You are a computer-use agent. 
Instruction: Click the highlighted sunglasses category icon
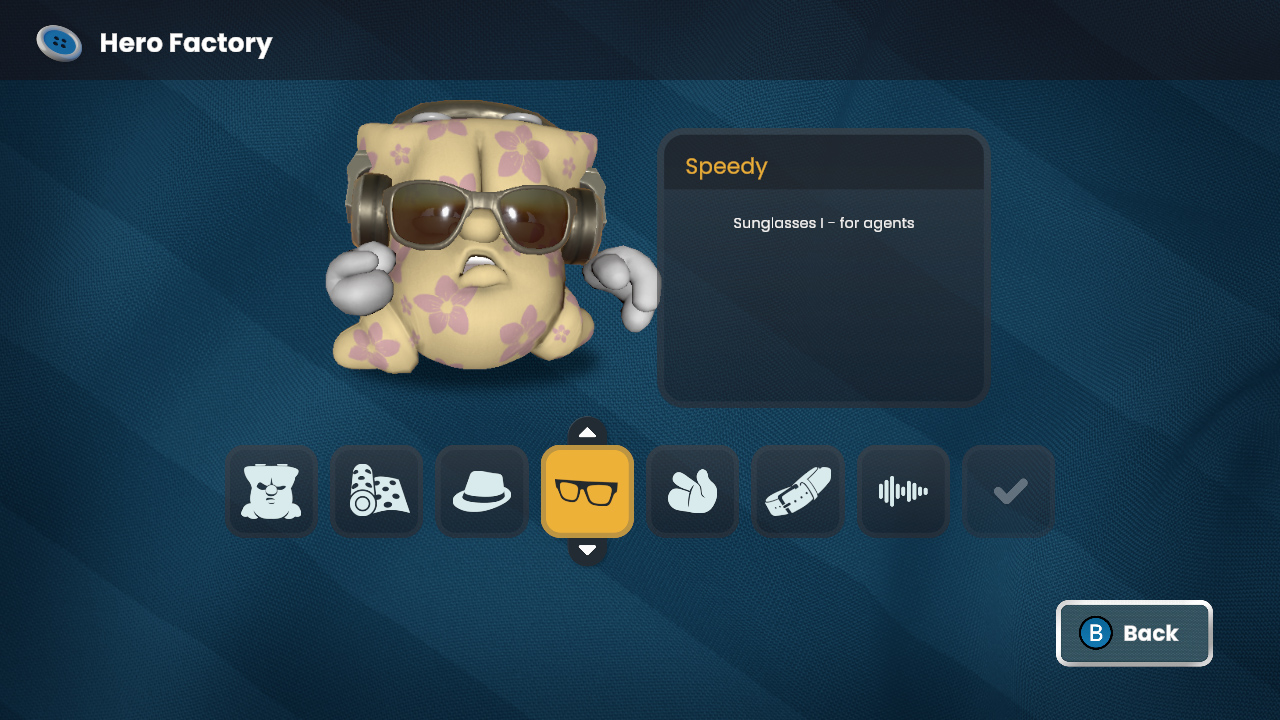coord(587,491)
